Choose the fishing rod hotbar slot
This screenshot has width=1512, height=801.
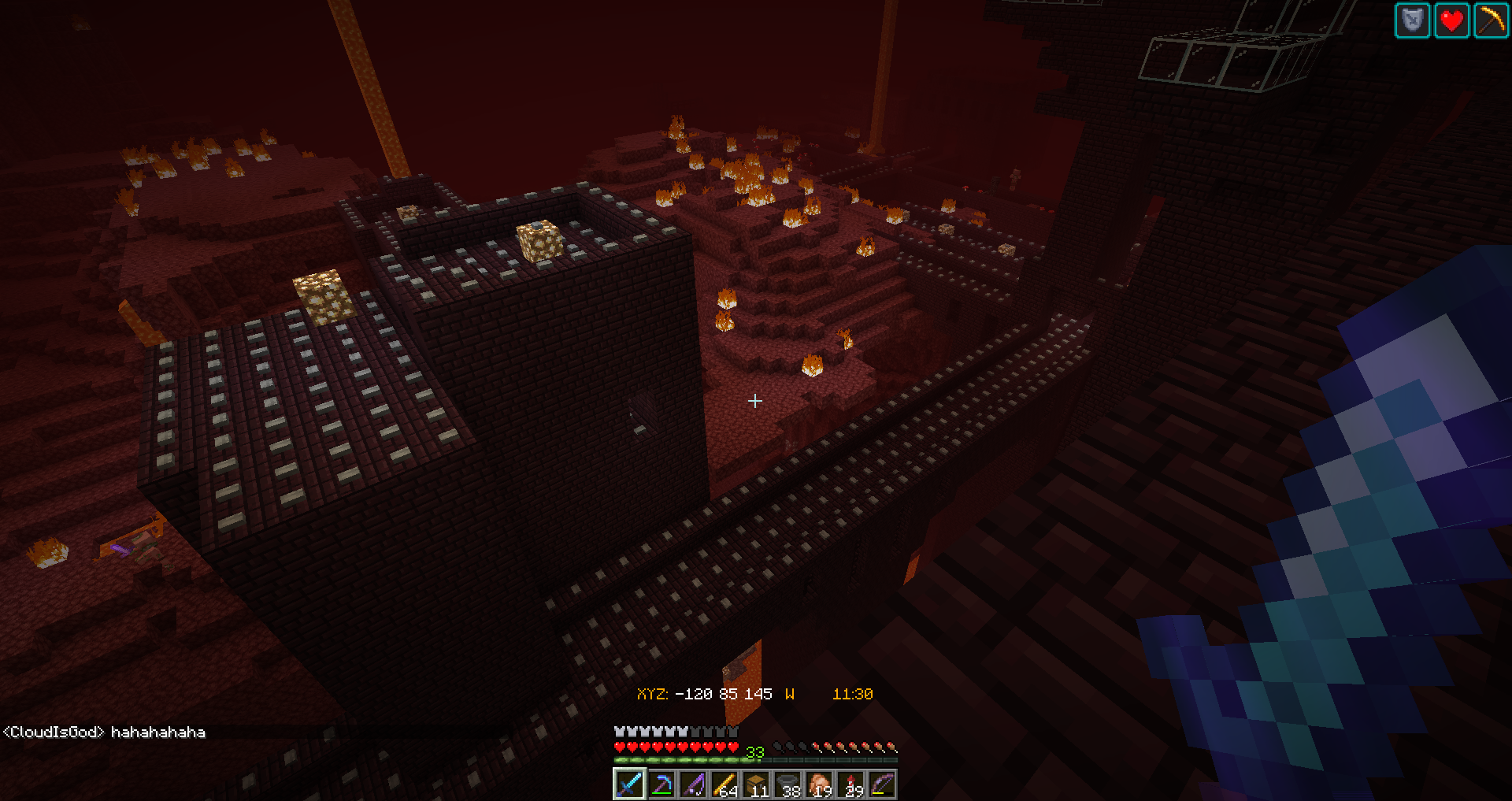693,784
